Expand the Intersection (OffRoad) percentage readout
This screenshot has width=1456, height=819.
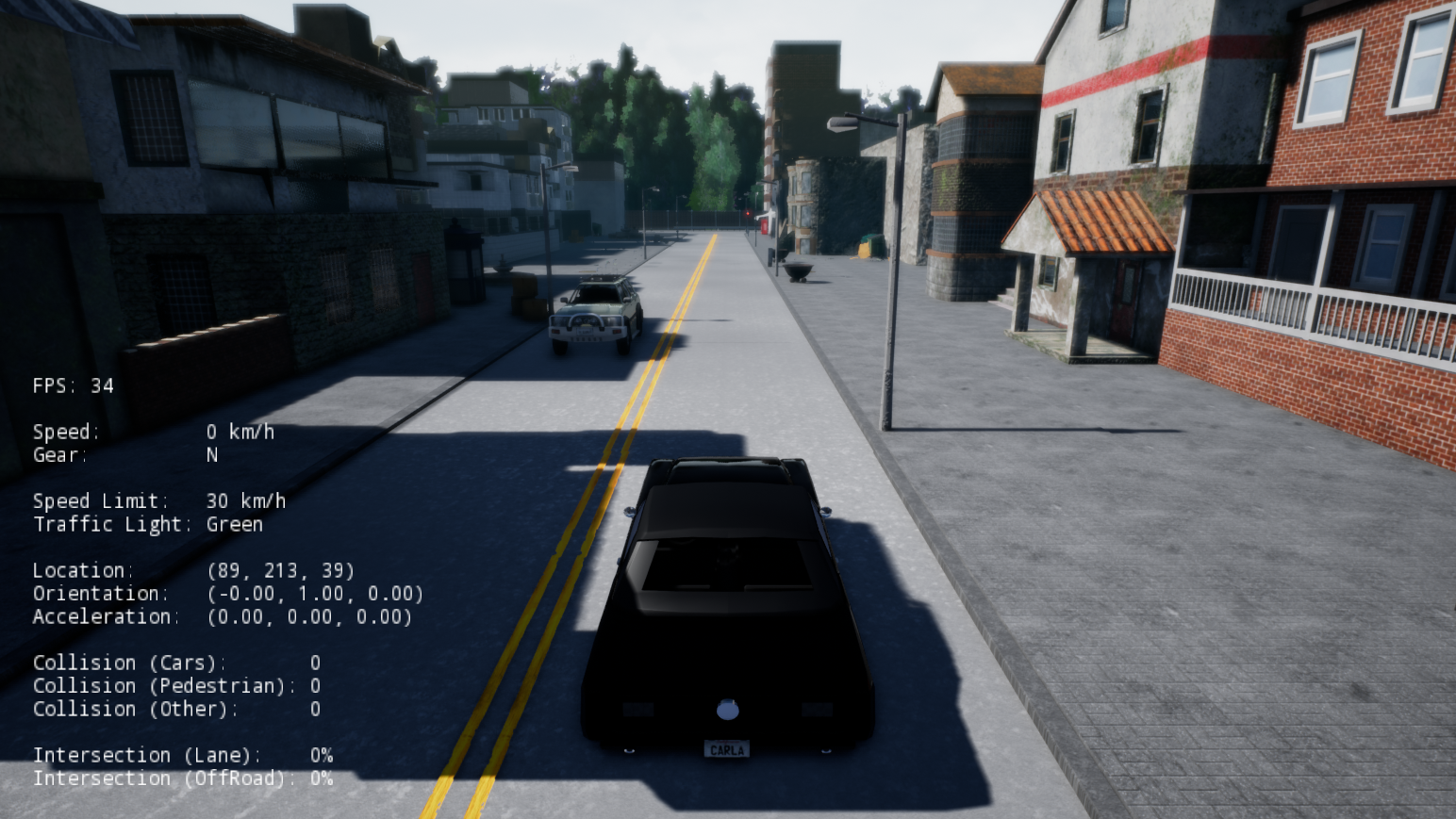tap(184, 778)
